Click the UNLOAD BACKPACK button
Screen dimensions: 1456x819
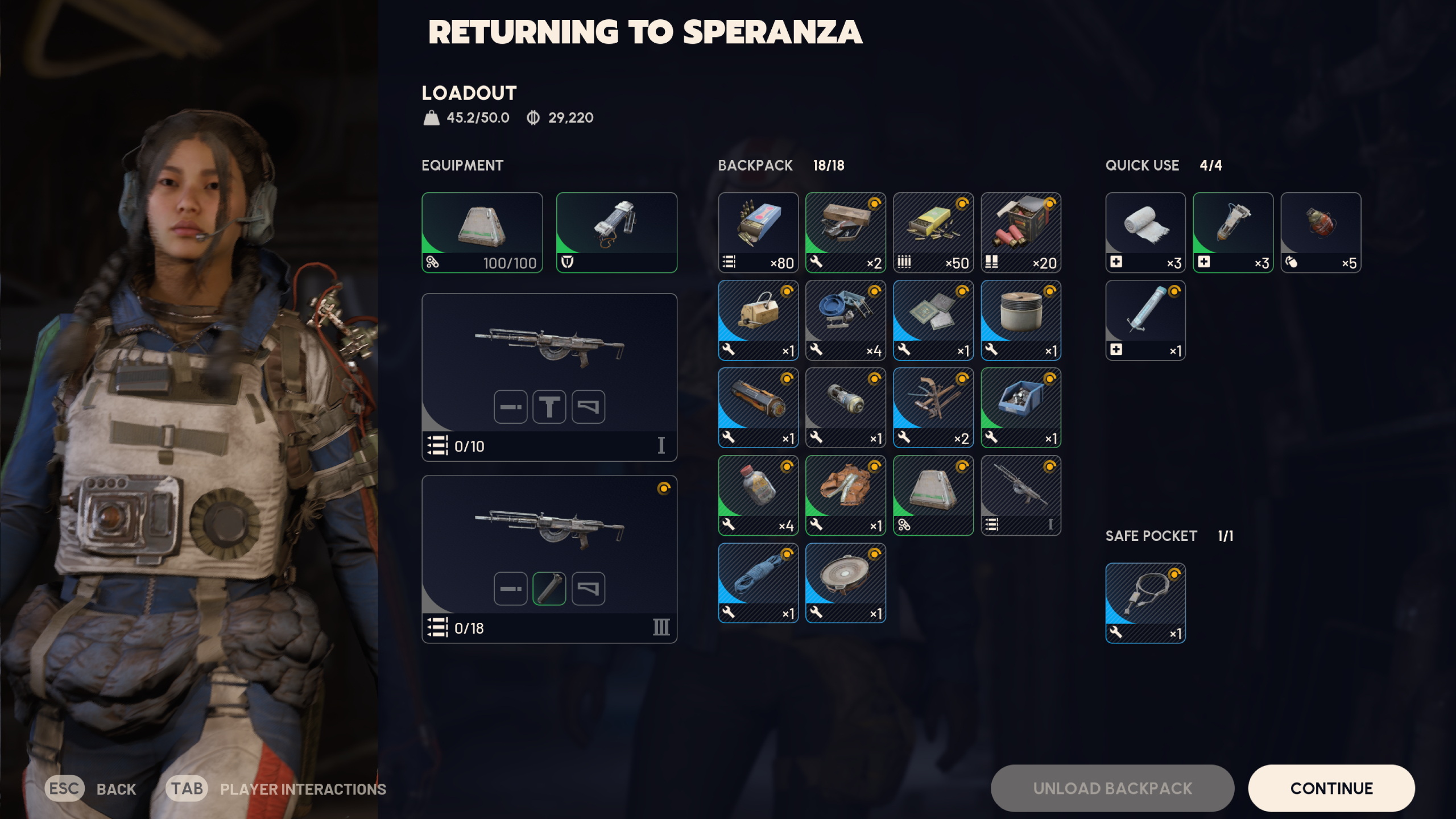coord(1112,788)
